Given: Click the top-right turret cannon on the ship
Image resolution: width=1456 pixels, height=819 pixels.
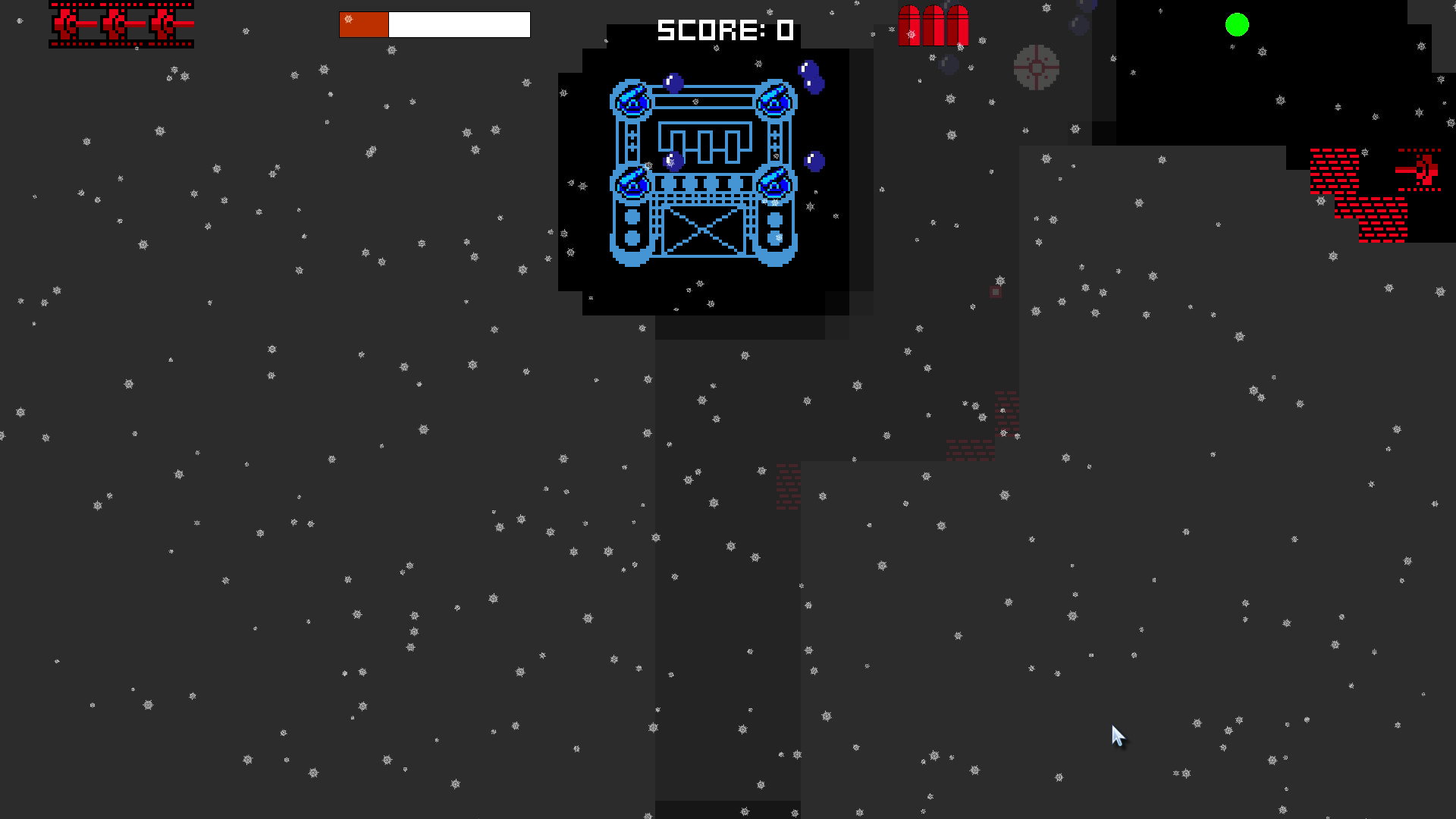Looking at the screenshot, I should tap(773, 99).
